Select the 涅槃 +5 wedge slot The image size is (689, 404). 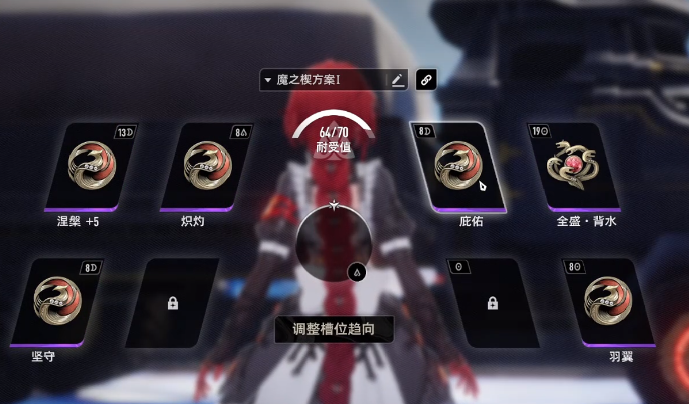pos(97,166)
